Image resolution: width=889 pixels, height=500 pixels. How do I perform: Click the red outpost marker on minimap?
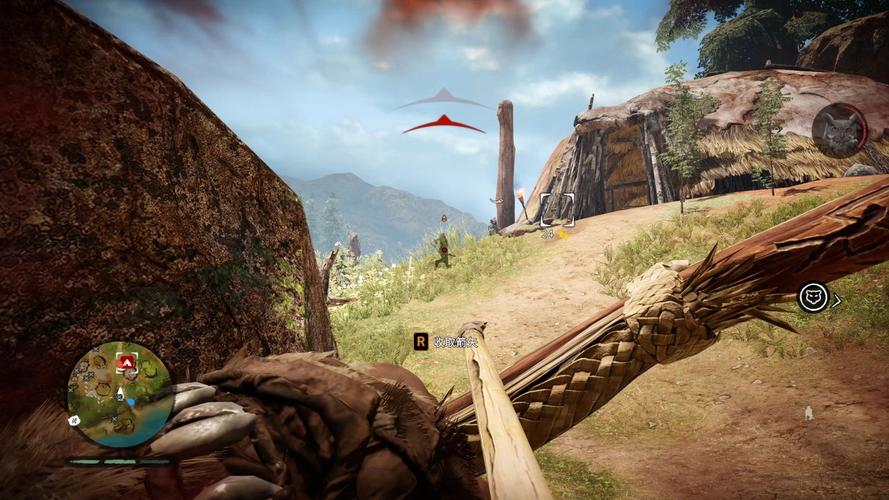click(126, 361)
